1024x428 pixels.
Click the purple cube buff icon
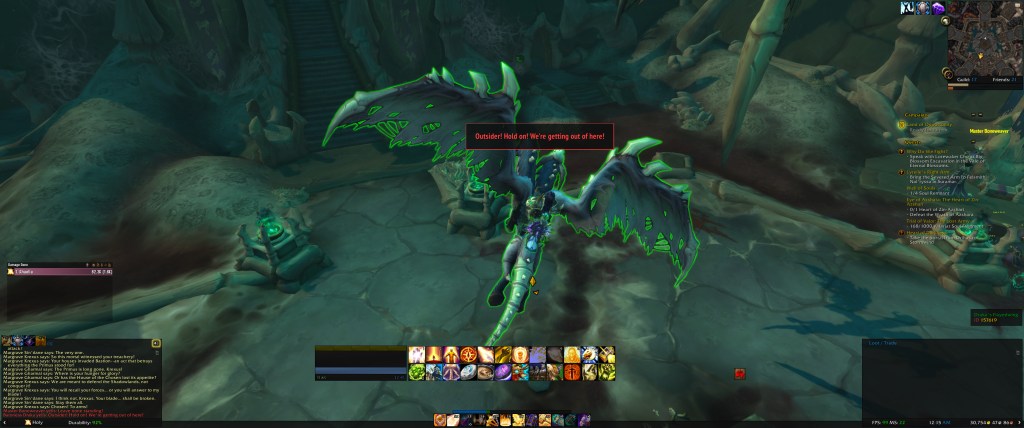pos(938,8)
